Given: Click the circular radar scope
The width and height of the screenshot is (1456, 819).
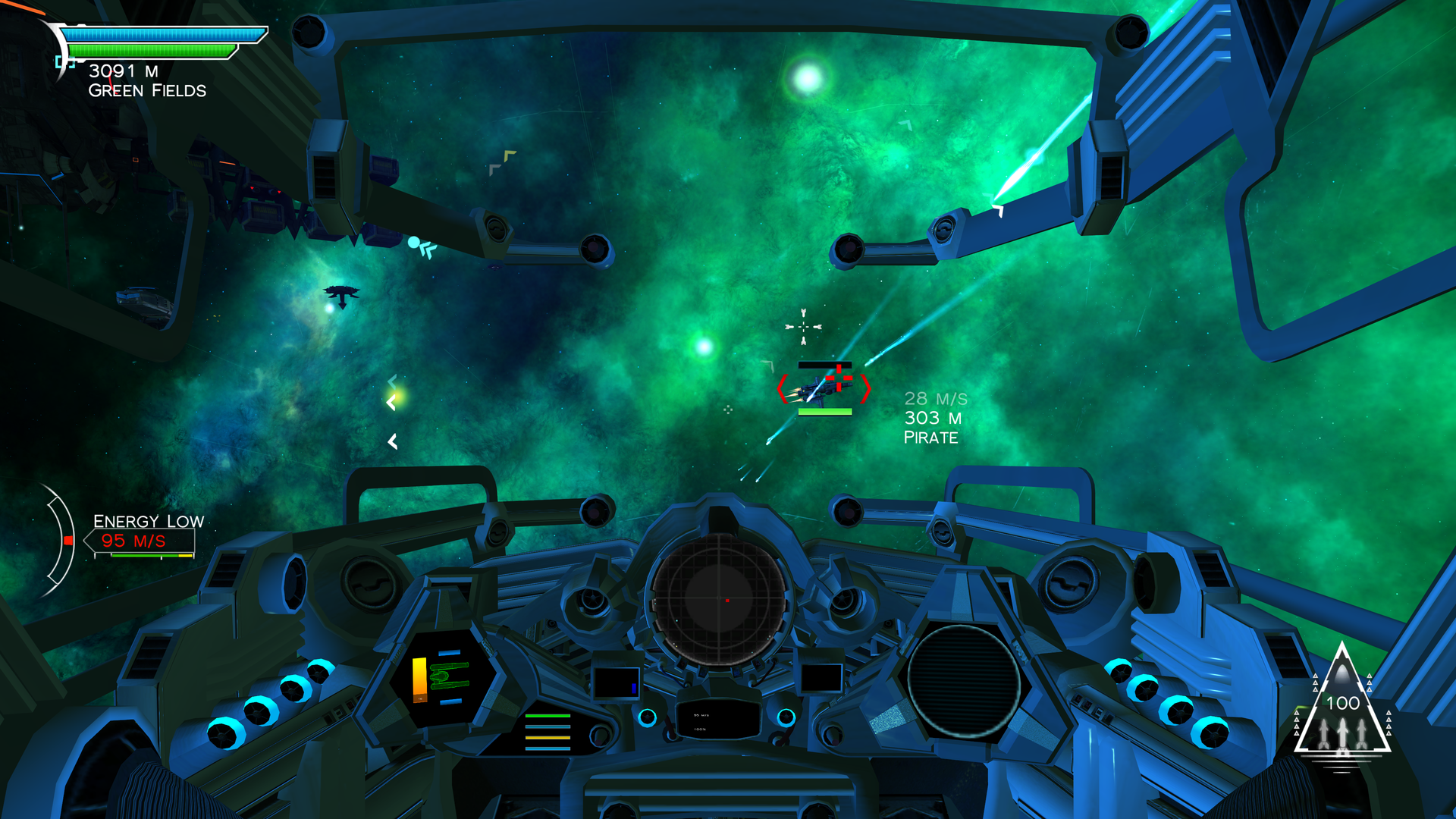Looking at the screenshot, I should pyautogui.click(x=717, y=599).
